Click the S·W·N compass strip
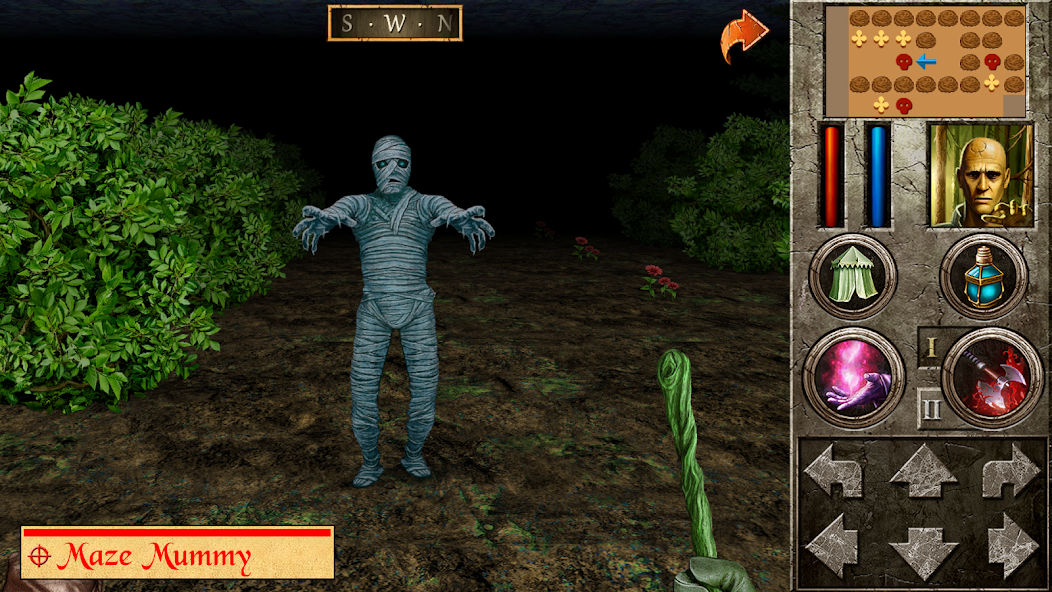The image size is (1052, 592). pos(394,23)
